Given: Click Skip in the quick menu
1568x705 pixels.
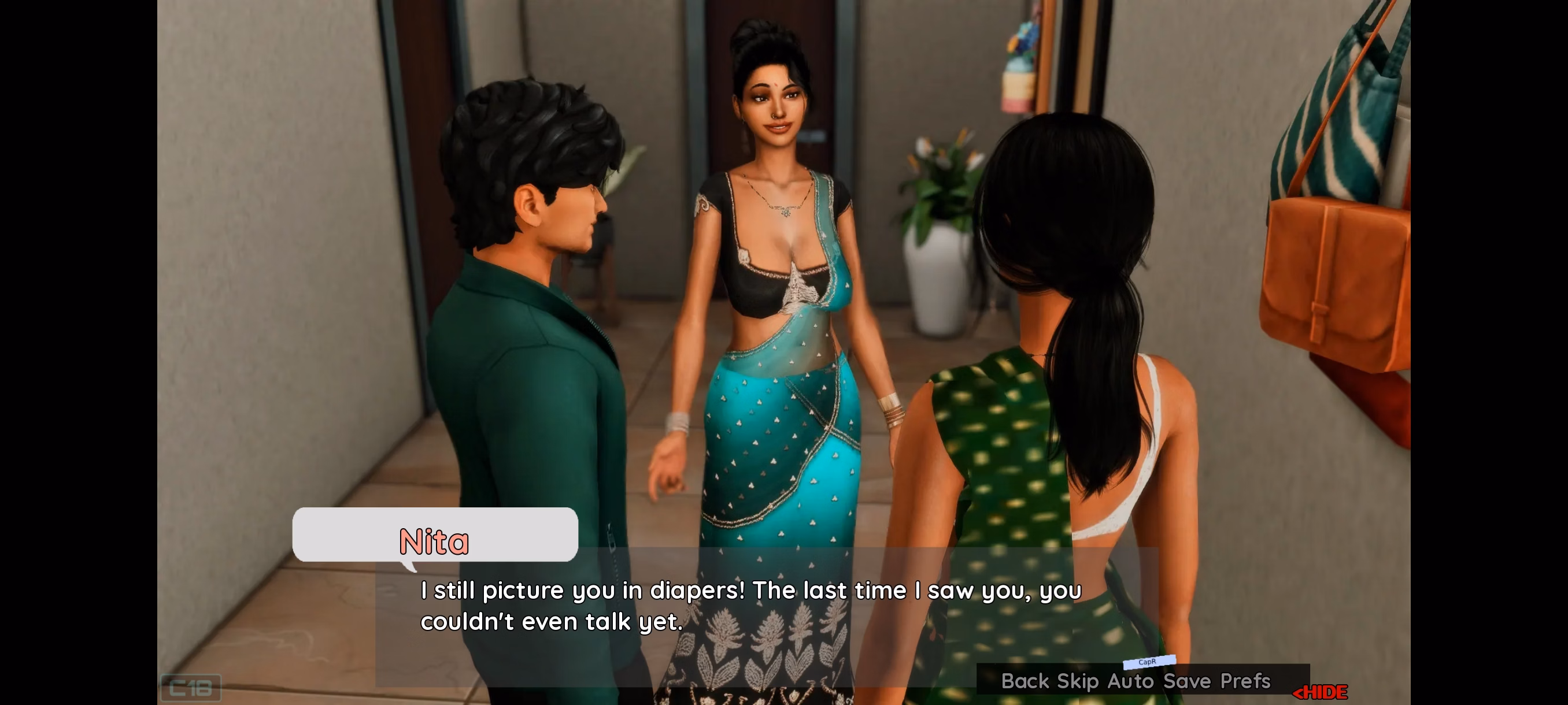Looking at the screenshot, I should [x=1077, y=681].
